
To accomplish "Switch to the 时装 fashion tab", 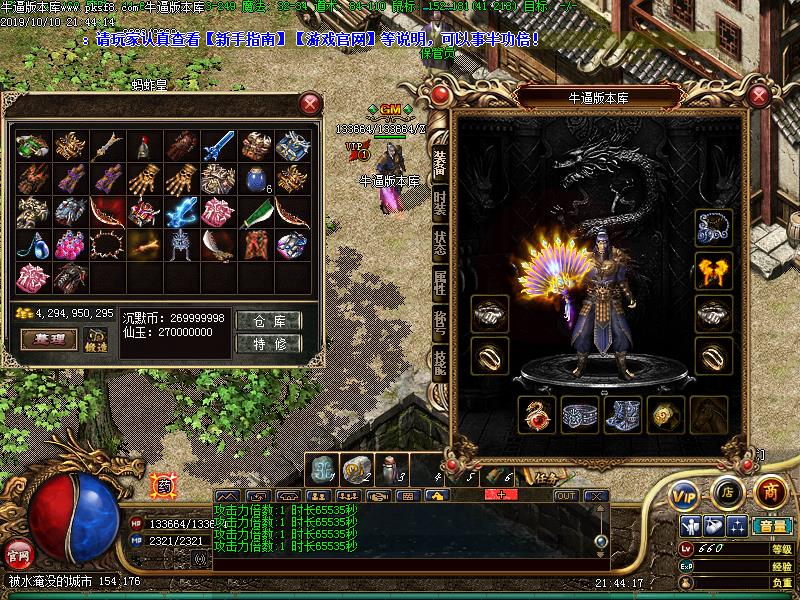I will pyautogui.click(x=440, y=204).
